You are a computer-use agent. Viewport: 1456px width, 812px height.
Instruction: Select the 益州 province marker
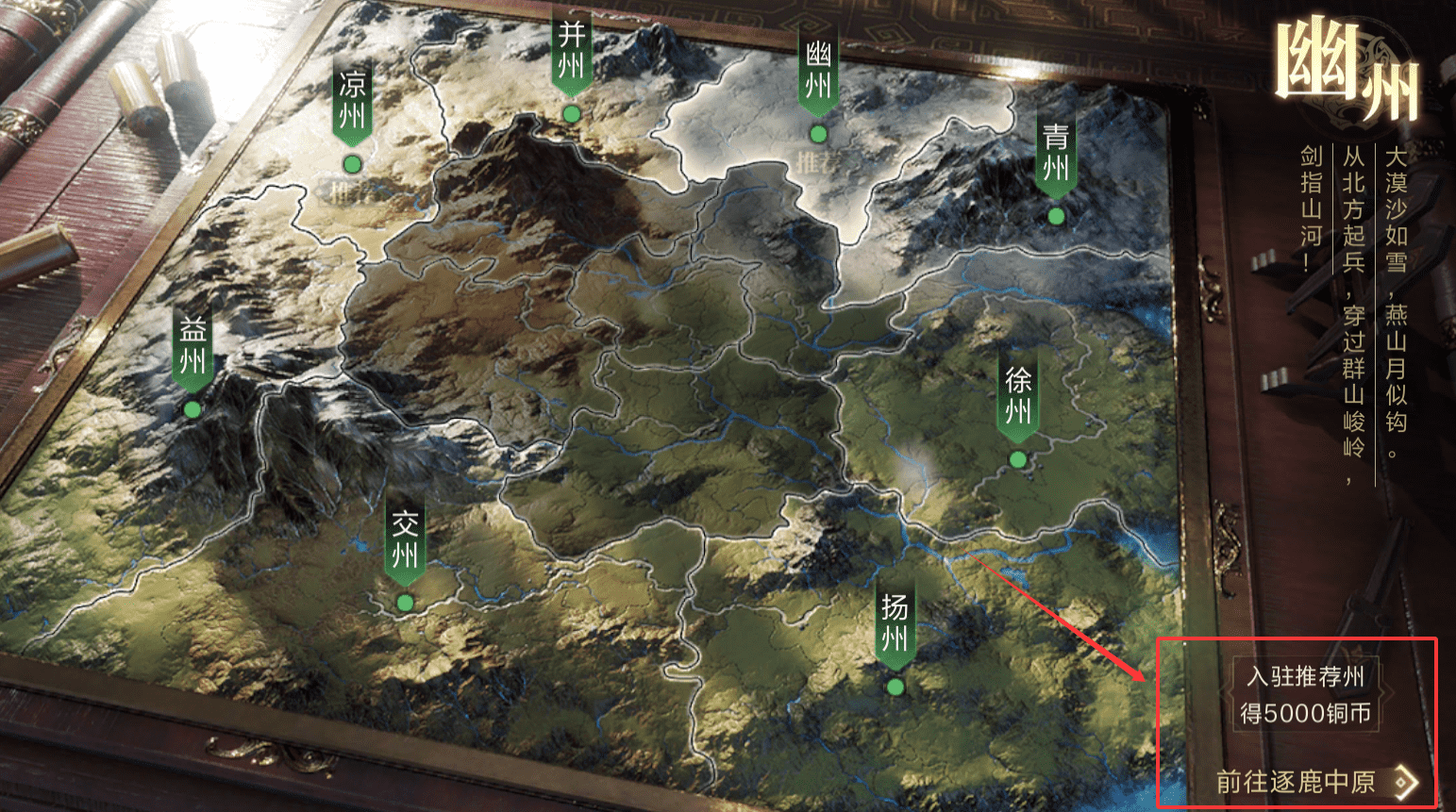[192, 347]
